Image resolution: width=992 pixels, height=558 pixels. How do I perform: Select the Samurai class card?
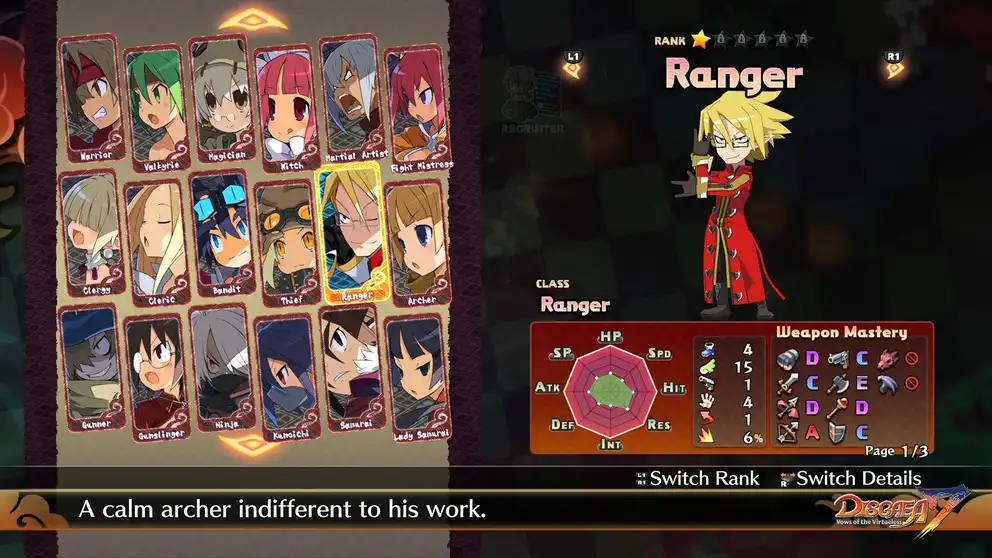[350, 372]
